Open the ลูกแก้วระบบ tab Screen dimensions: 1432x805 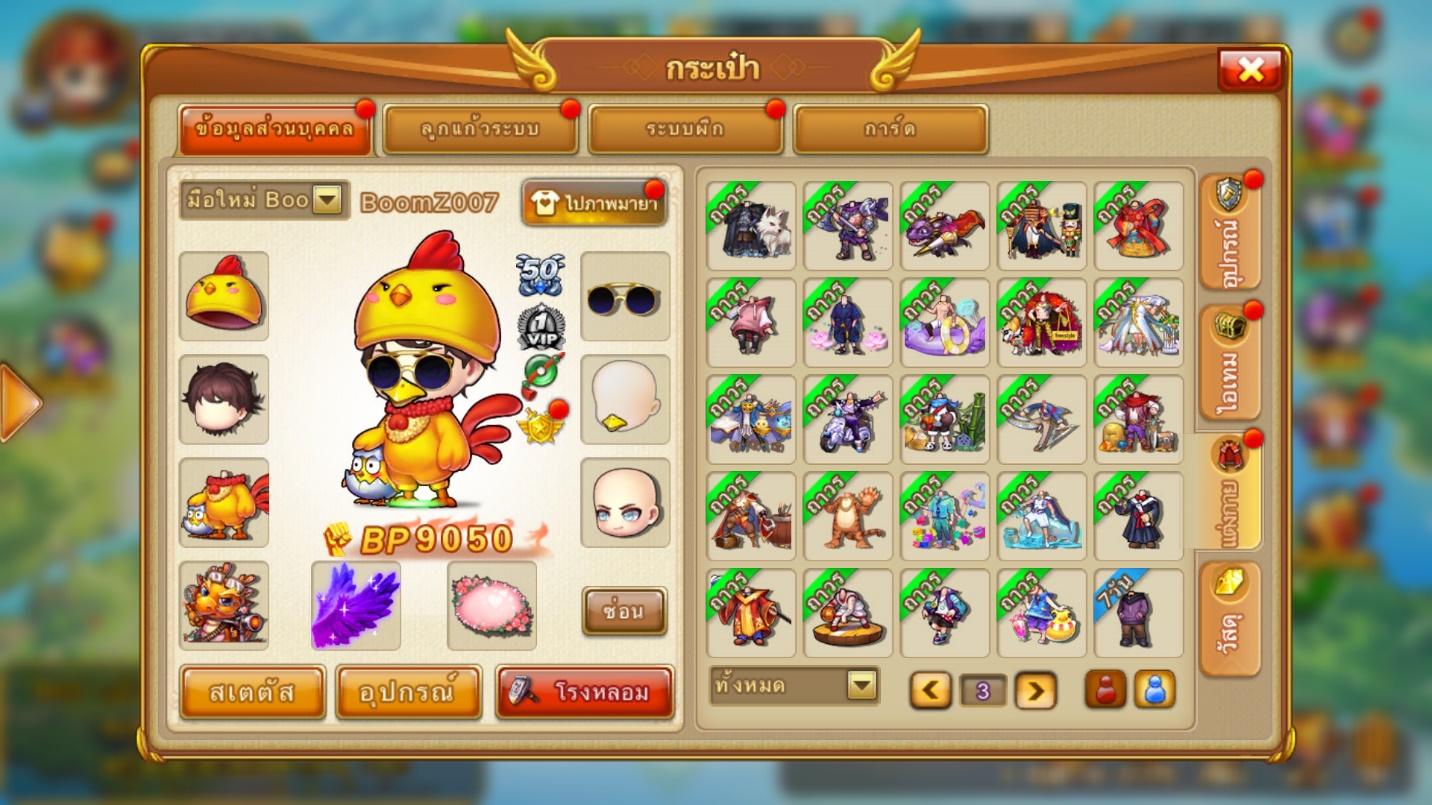pyautogui.click(x=480, y=130)
